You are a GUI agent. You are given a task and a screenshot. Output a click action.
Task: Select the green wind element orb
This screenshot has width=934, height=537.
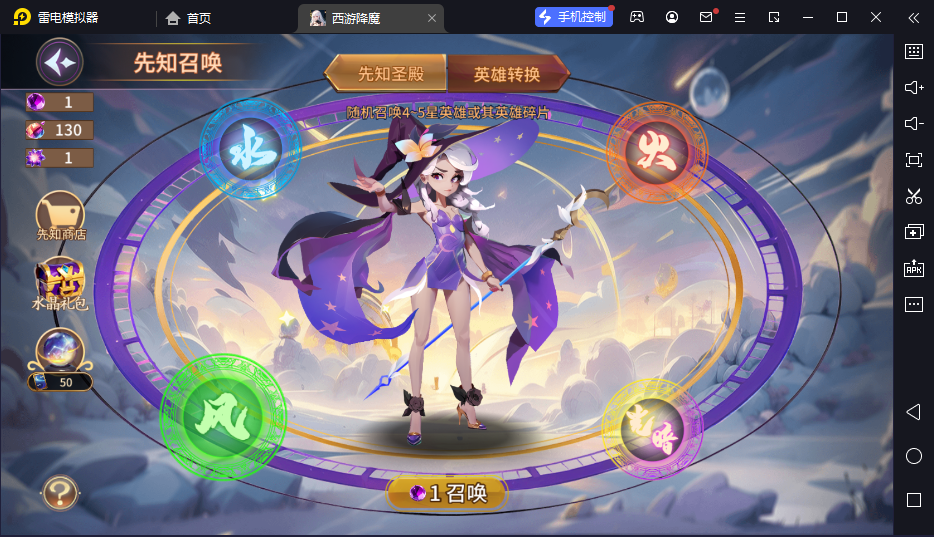coord(222,412)
